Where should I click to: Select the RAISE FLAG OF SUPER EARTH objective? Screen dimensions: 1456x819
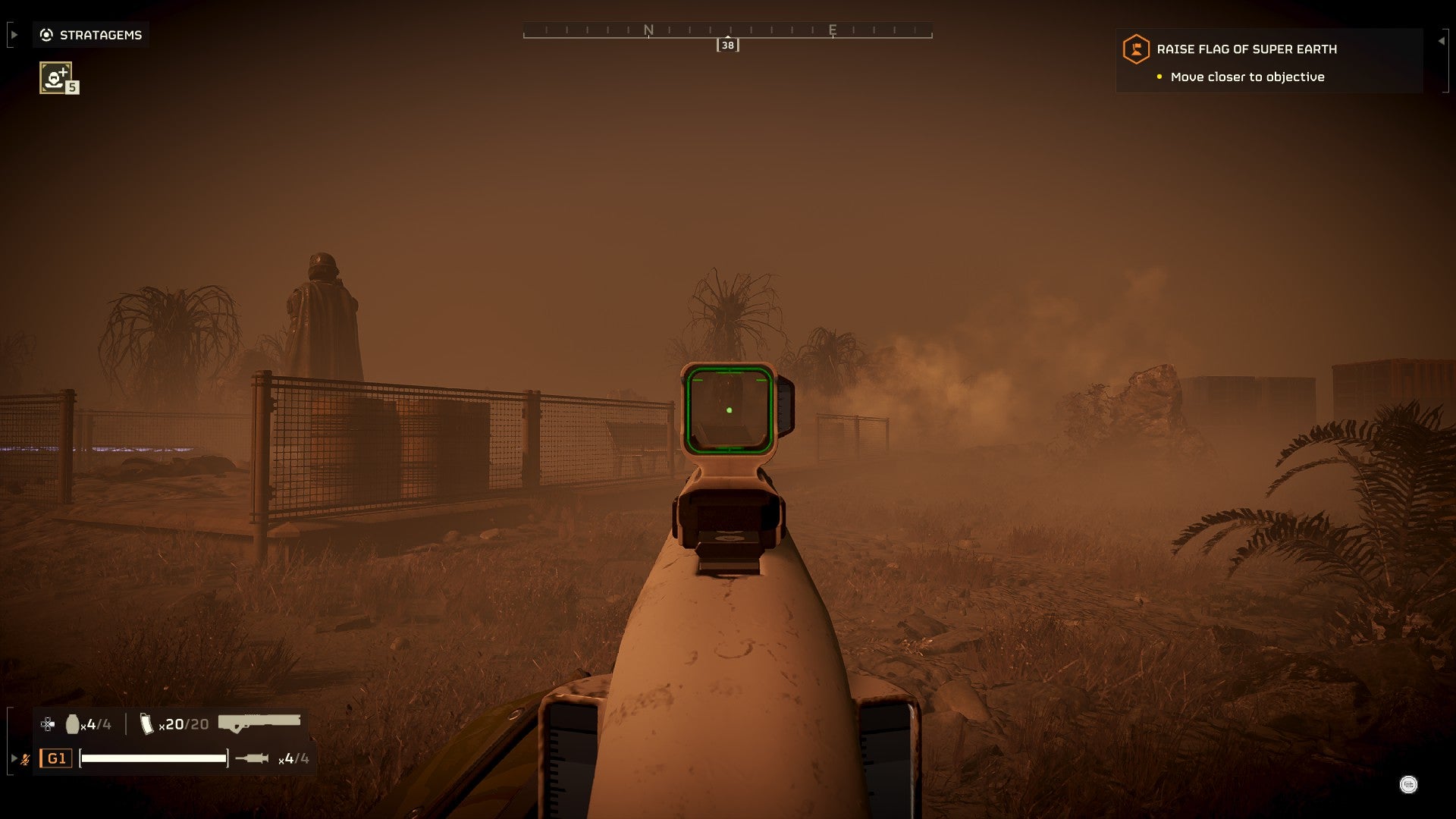click(1247, 49)
